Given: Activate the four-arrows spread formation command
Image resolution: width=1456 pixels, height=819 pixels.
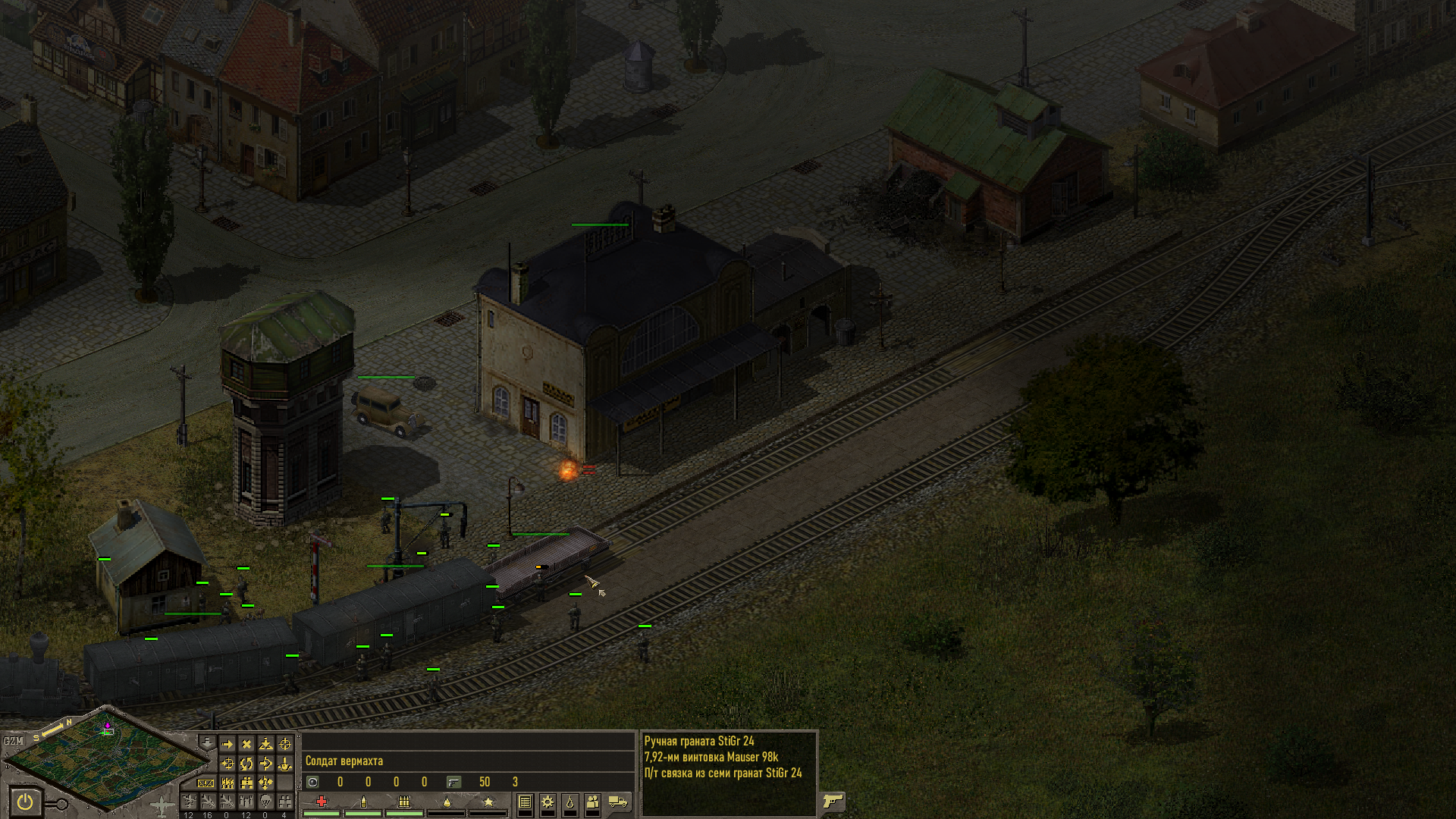Looking at the screenshot, I should tap(265, 783).
